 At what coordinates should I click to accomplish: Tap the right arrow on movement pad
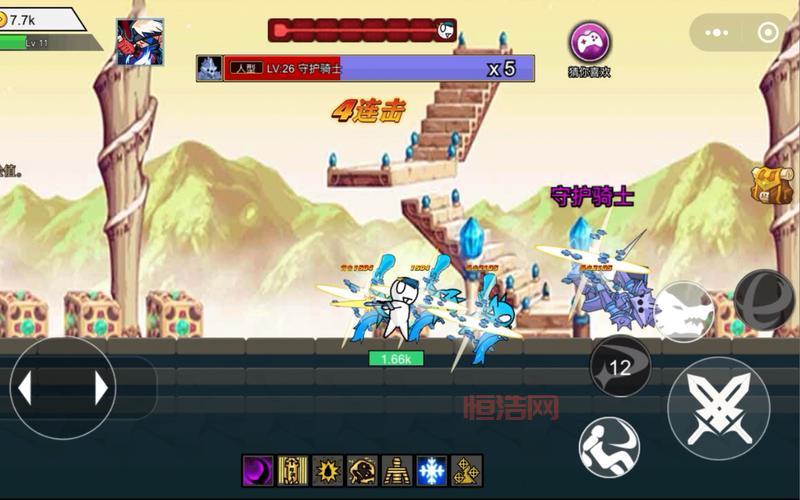coord(100,388)
